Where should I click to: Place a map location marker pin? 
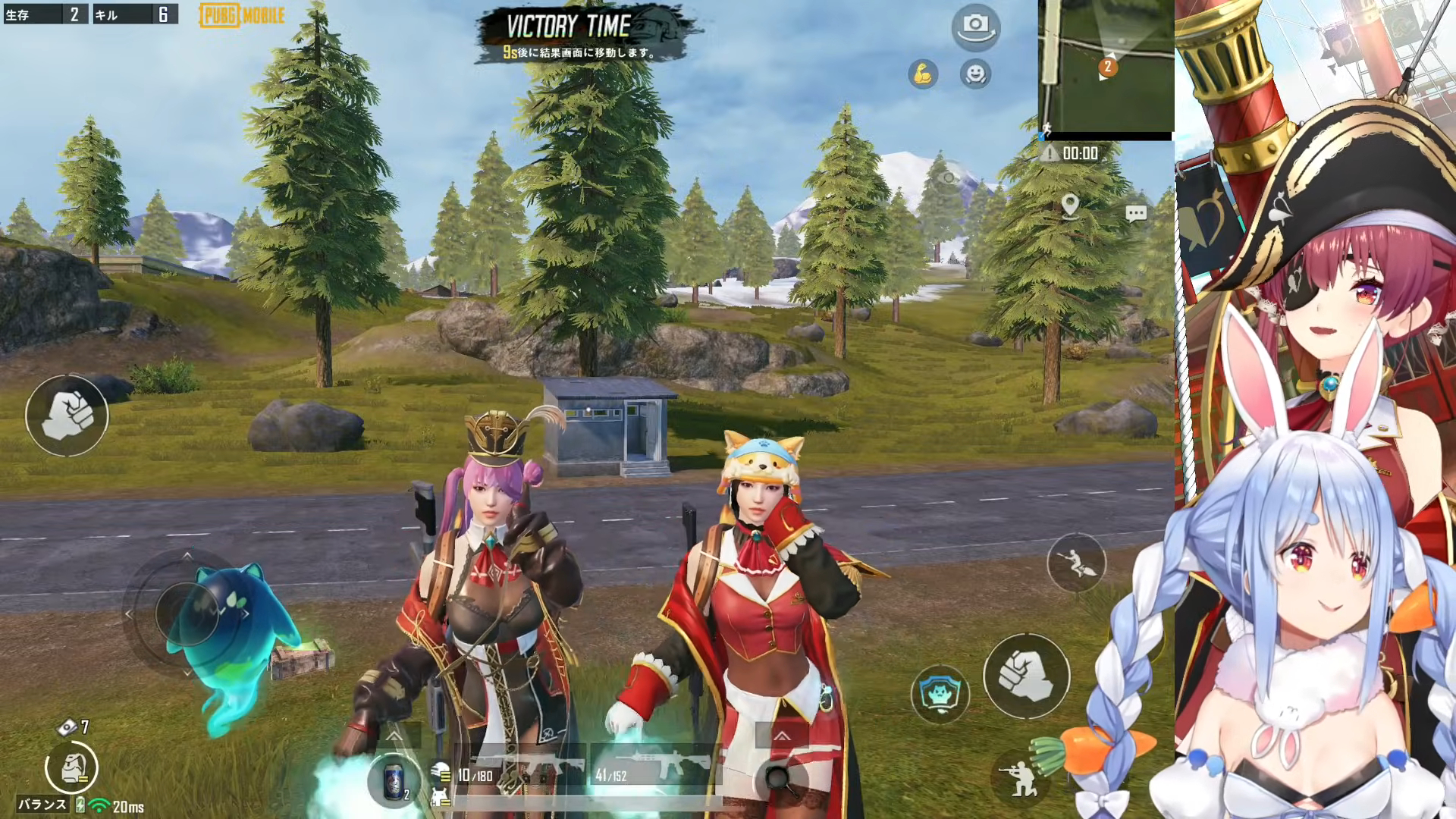coord(1070,206)
